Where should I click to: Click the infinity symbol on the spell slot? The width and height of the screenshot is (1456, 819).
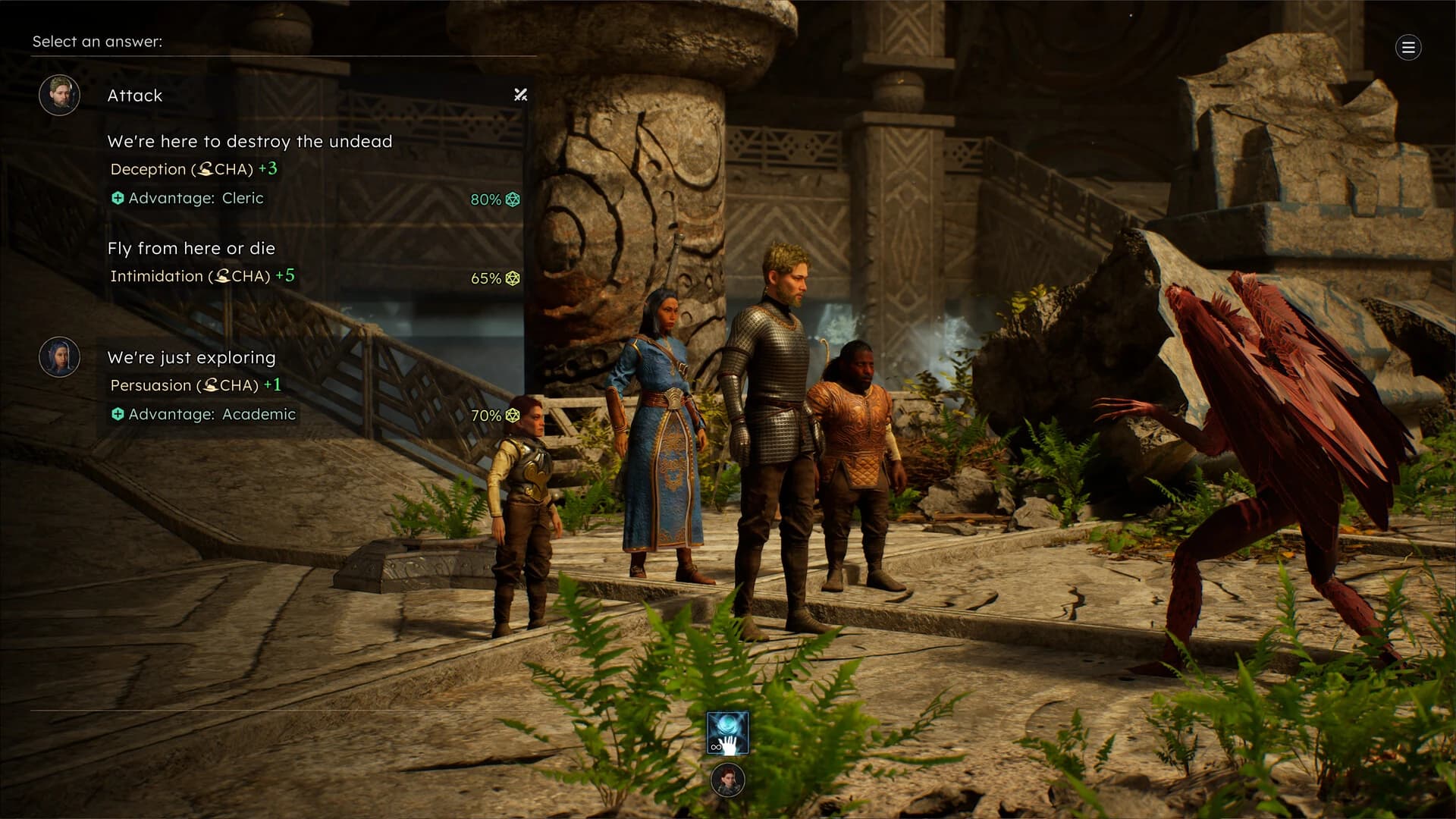coord(717,747)
